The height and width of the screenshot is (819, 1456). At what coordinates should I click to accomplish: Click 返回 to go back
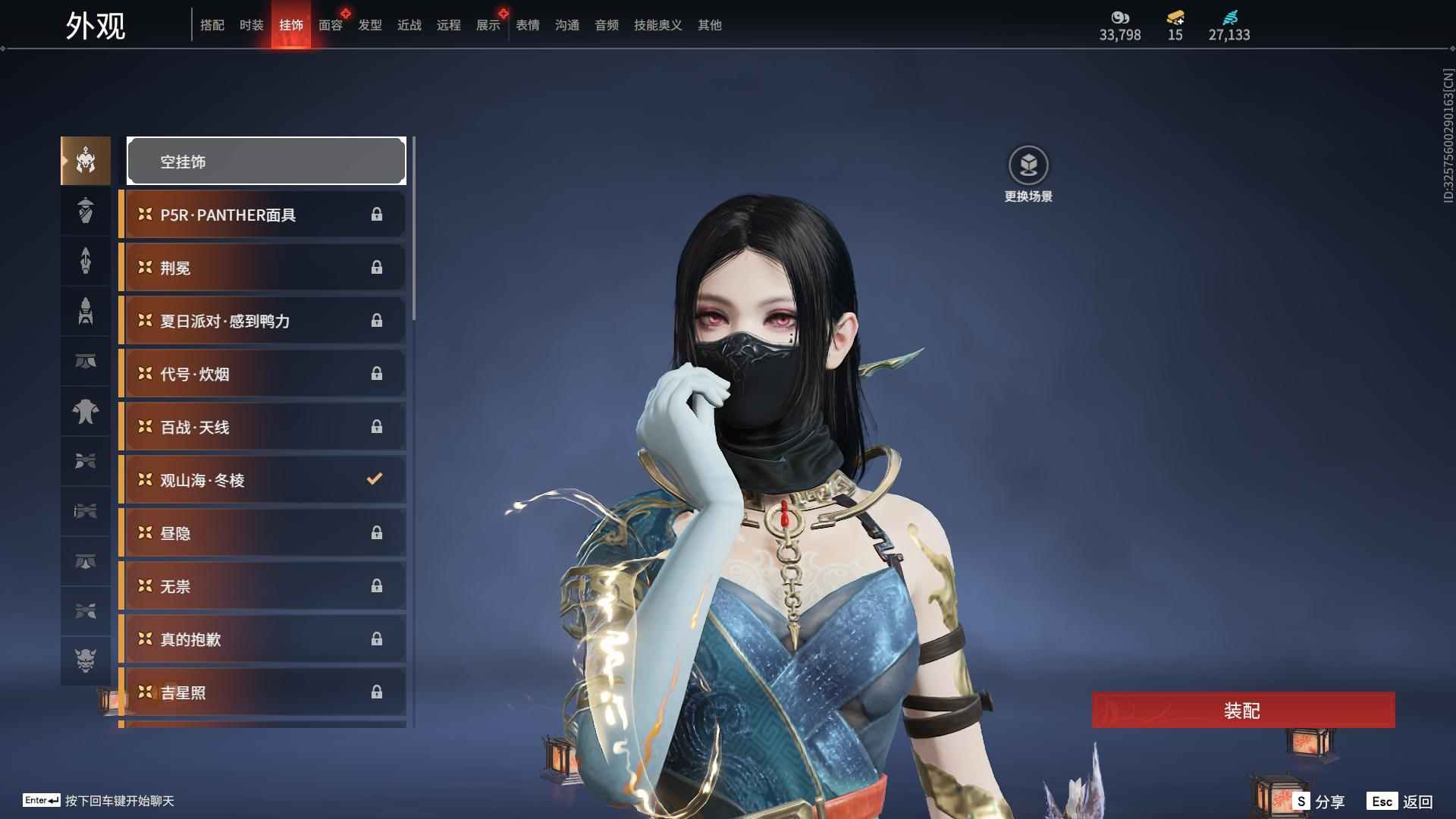(x=1401, y=802)
